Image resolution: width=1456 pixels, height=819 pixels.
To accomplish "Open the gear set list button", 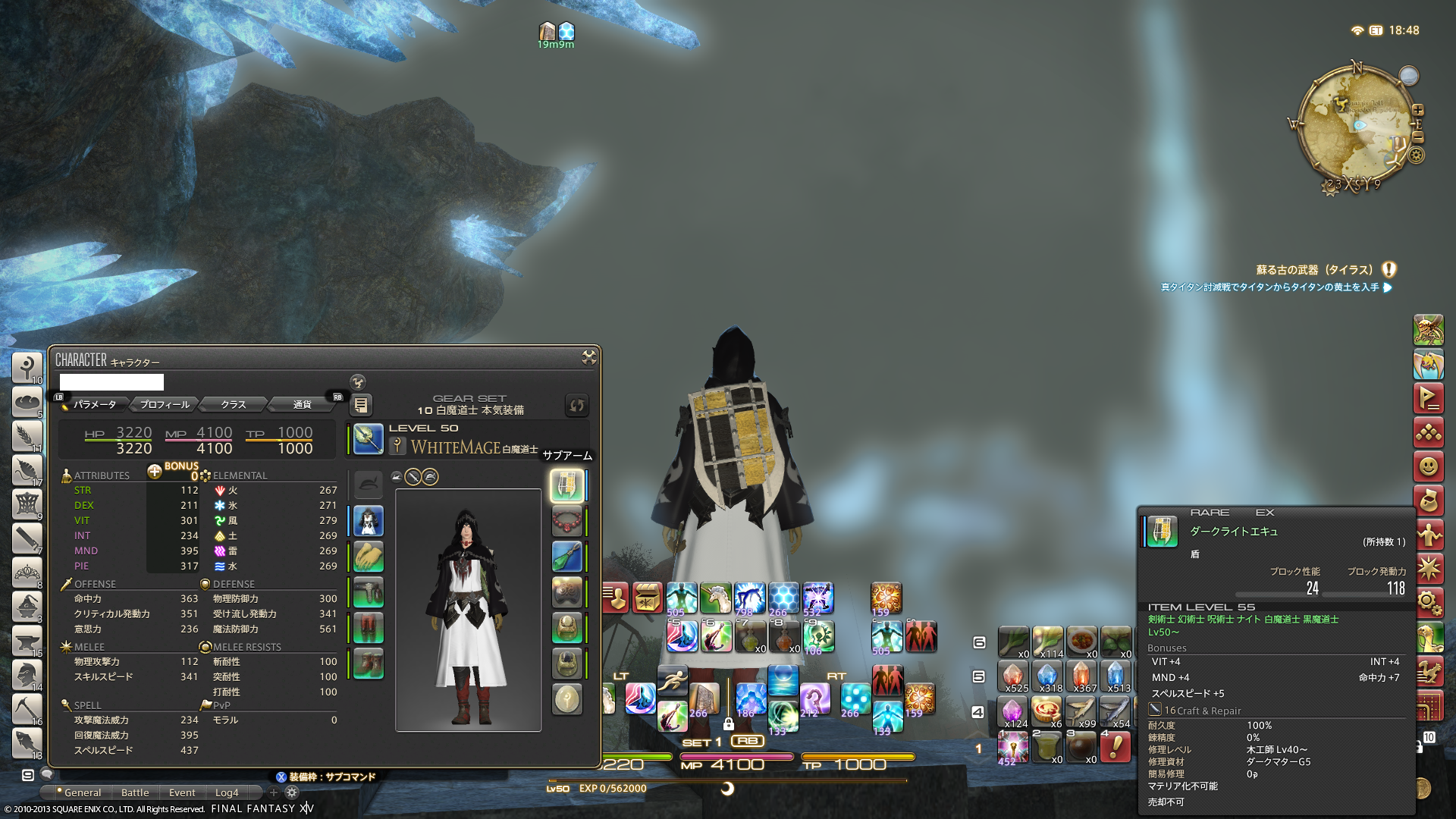I will (361, 405).
